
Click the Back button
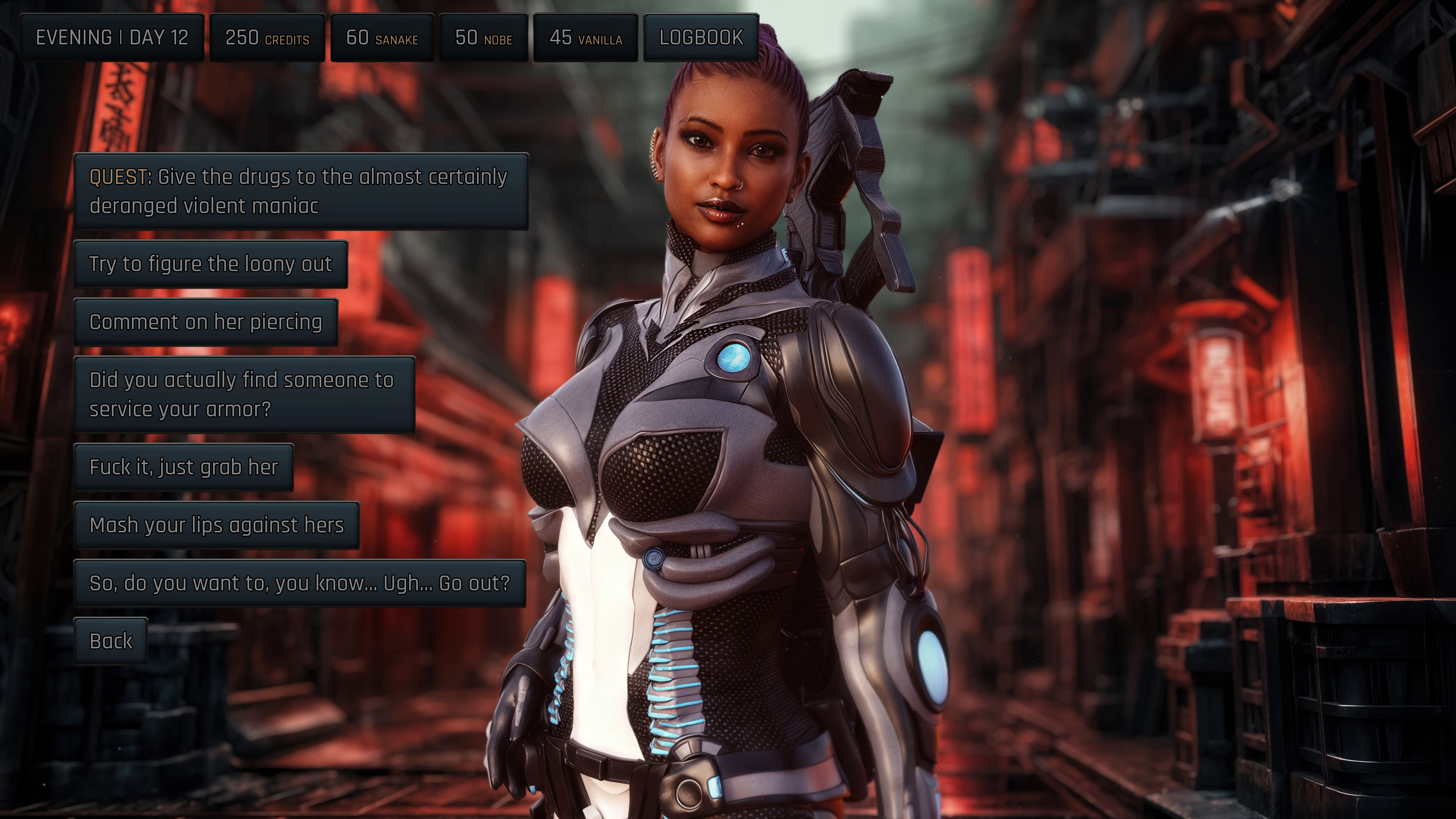pos(111,641)
